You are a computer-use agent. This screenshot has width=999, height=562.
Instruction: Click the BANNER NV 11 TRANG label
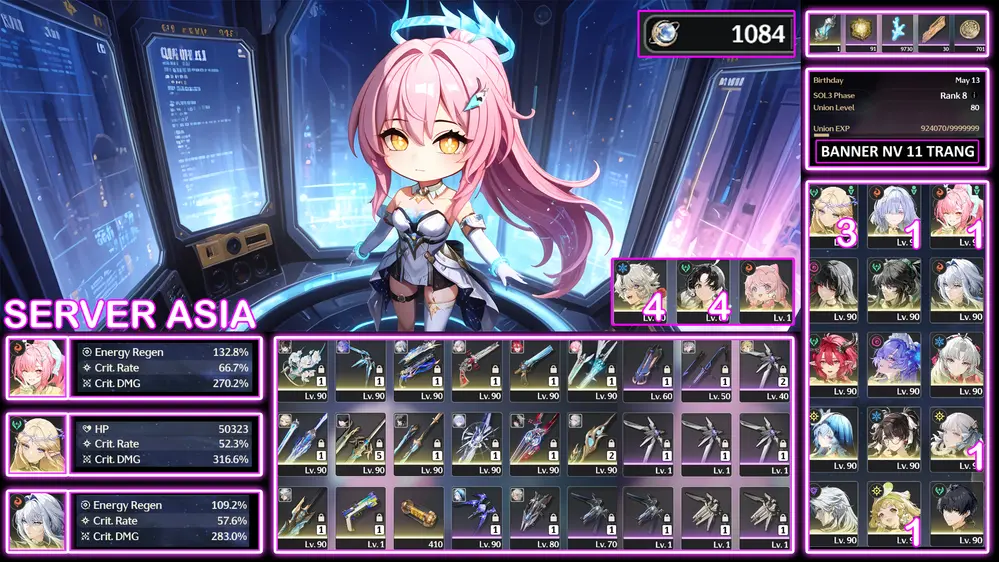896,153
